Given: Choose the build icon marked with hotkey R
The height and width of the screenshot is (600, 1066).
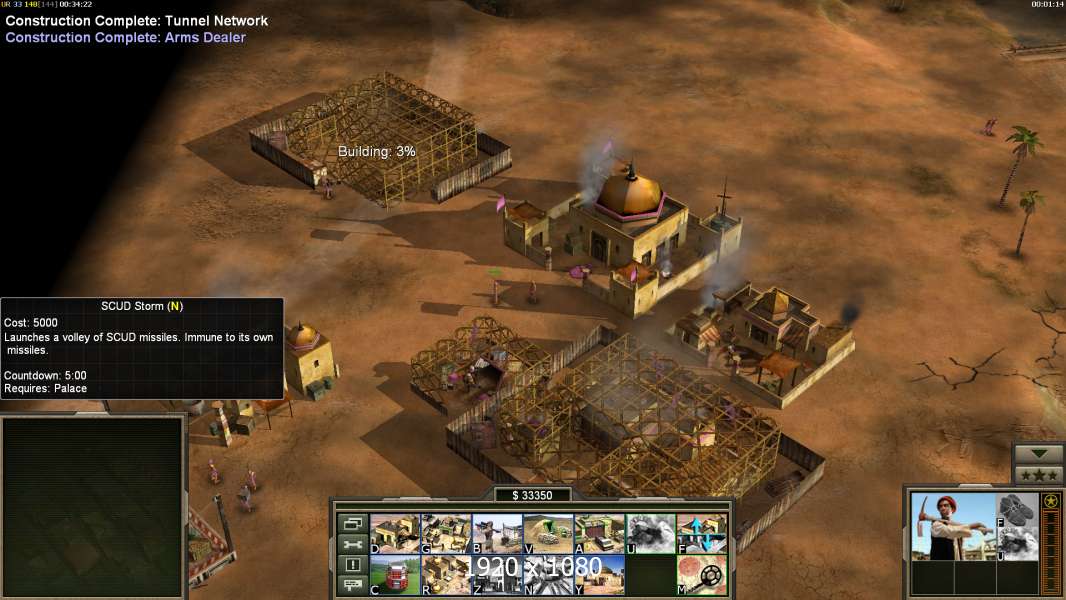Looking at the screenshot, I should pos(446,575).
